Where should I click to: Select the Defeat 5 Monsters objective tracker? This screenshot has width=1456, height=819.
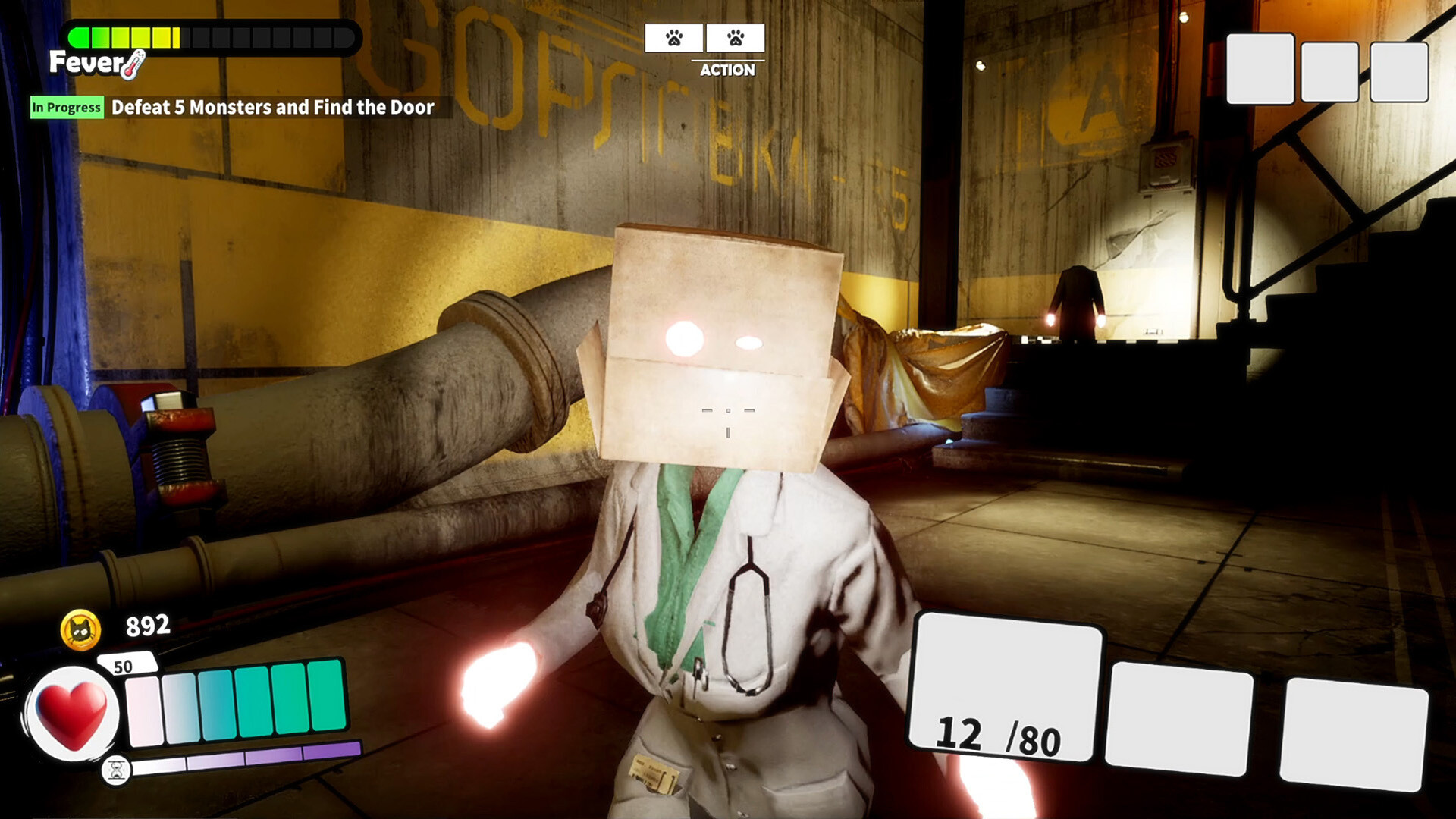[272, 107]
